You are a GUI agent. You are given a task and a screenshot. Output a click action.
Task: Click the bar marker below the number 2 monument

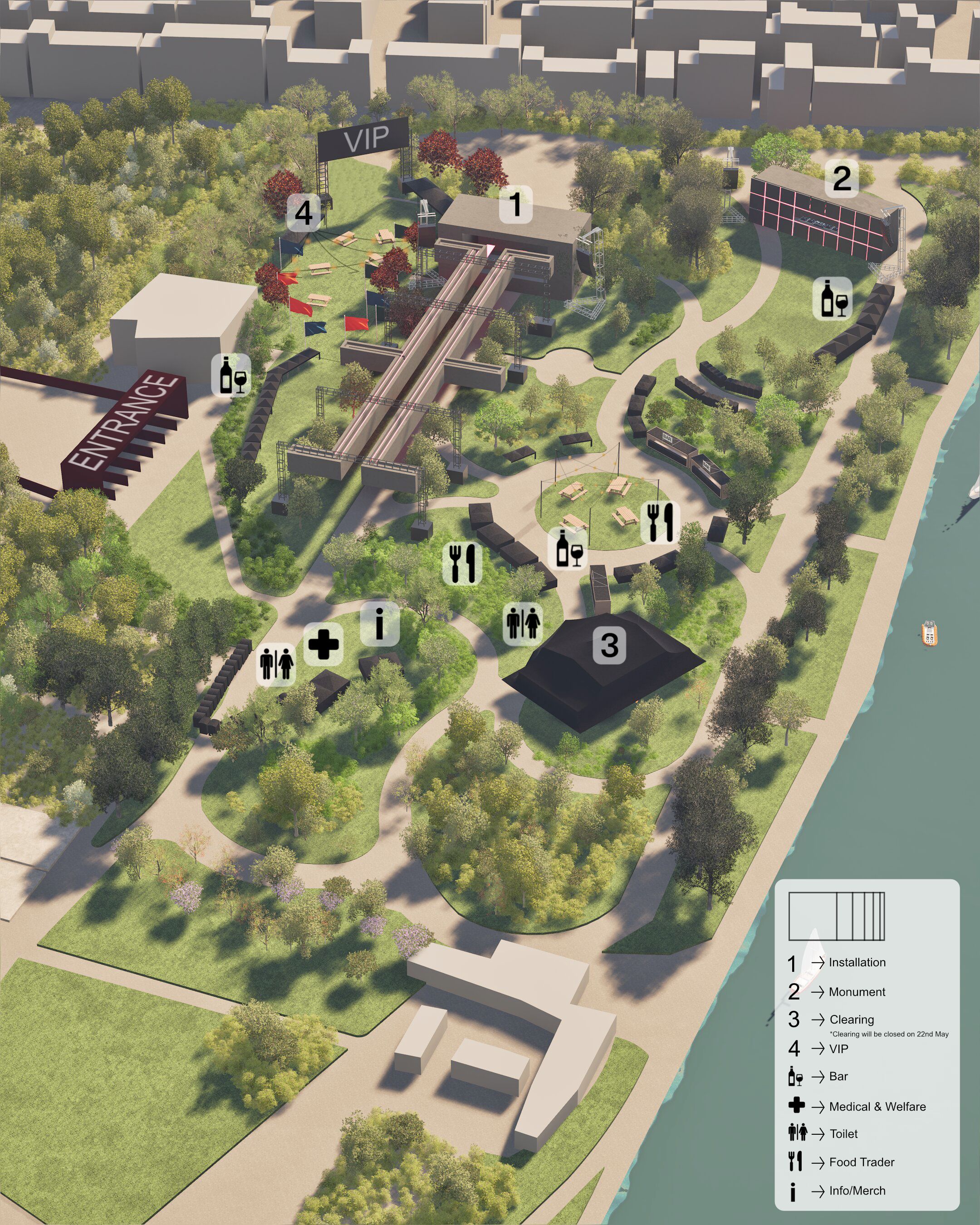pyautogui.click(x=833, y=298)
